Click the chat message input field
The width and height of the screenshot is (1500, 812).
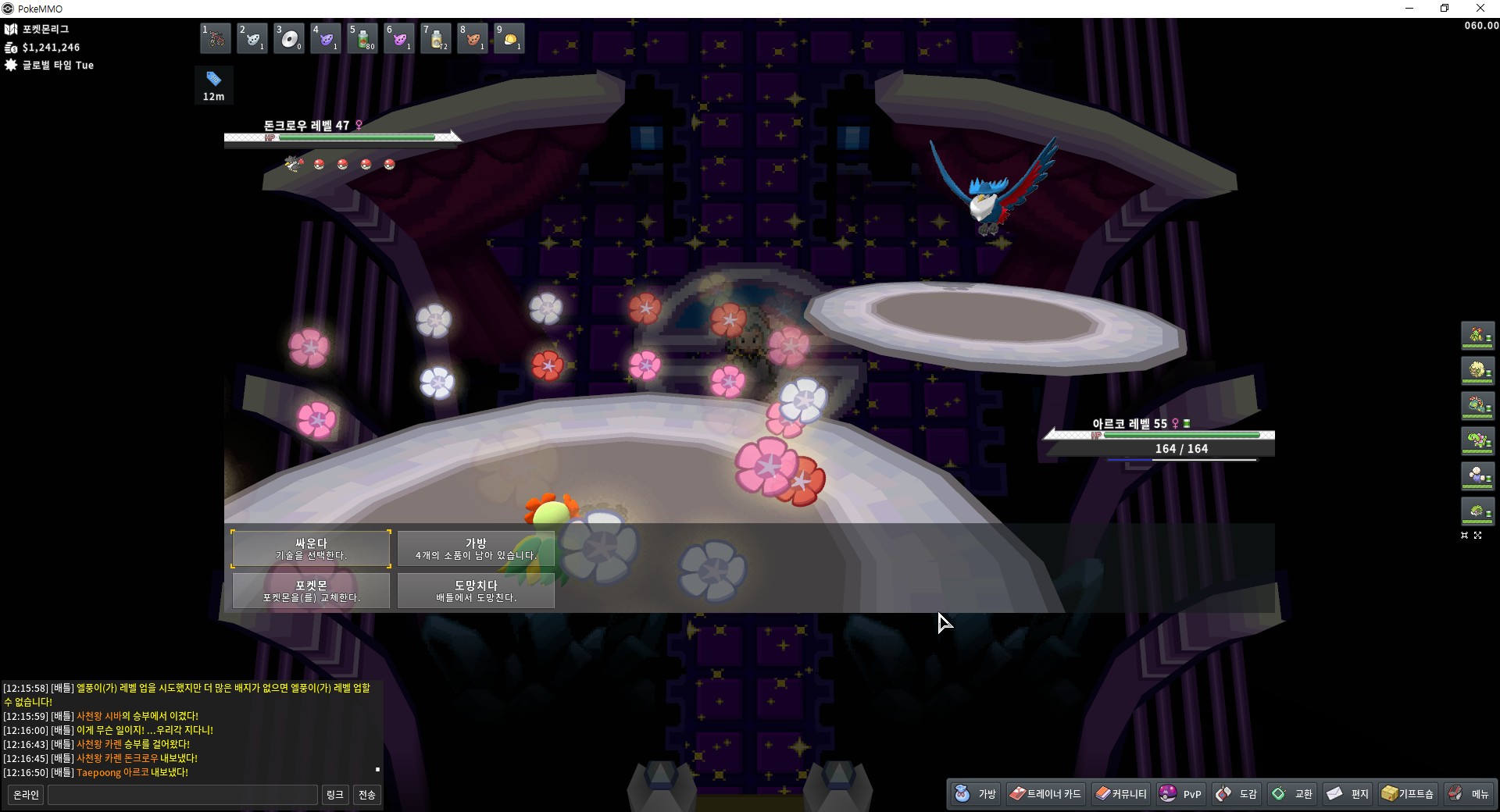[x=183, y=795]
